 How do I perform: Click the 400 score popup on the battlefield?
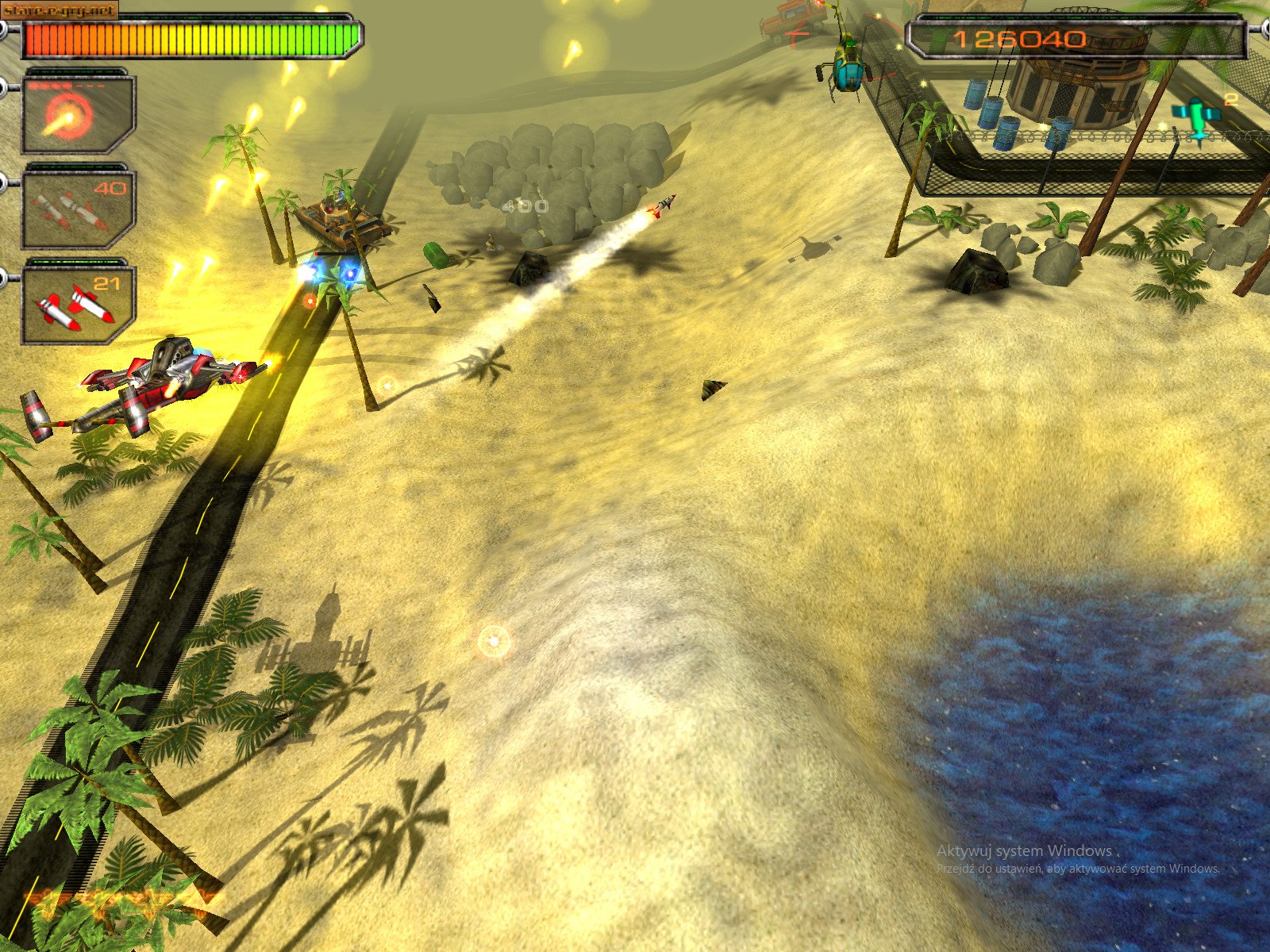(524, 205)
